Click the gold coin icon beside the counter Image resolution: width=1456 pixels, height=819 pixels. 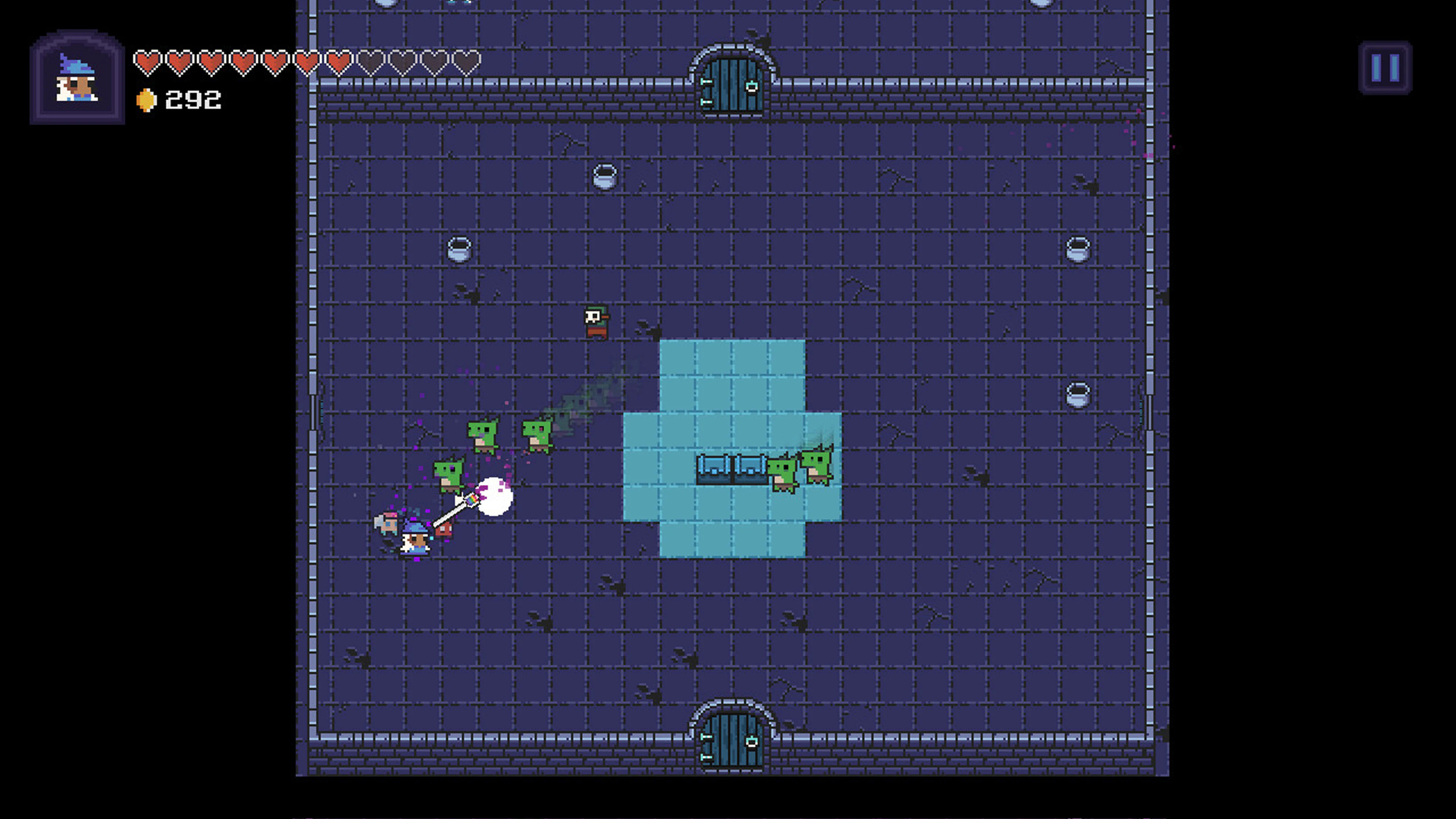tap(146, 99)
